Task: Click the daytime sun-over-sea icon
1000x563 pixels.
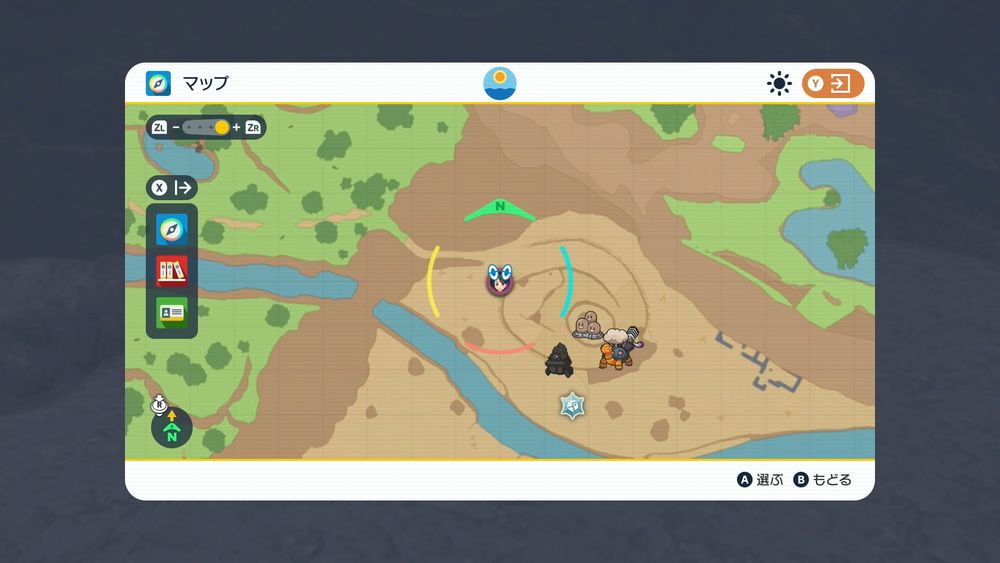Action: pos(500,83)
